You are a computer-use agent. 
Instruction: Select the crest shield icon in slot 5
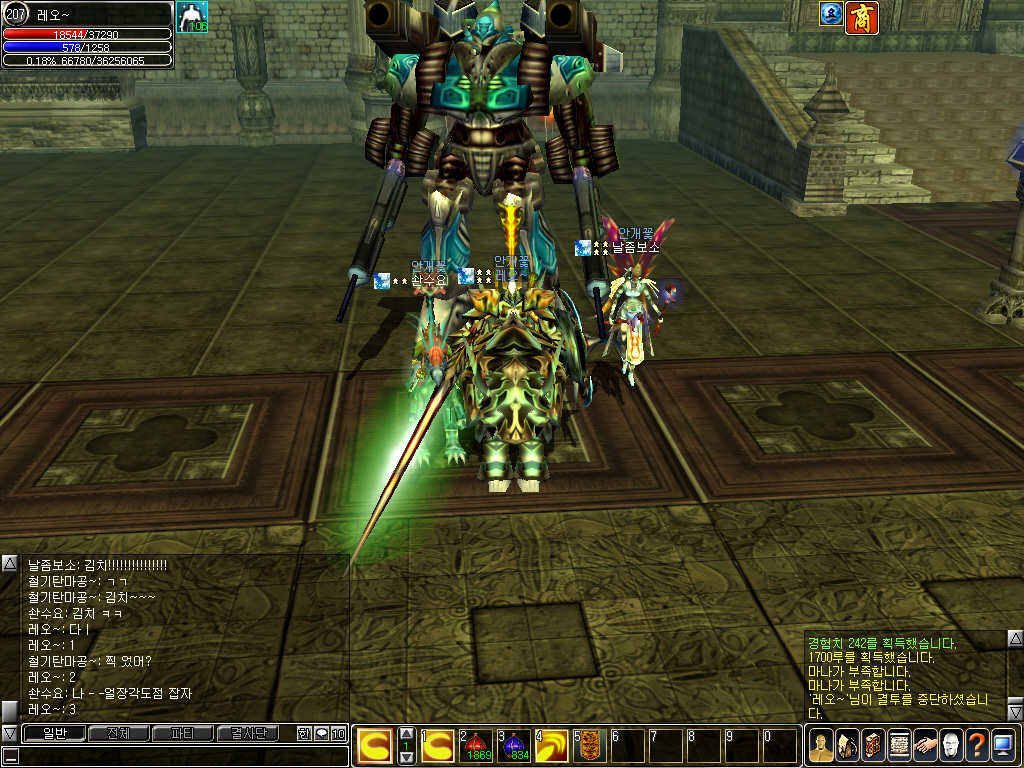point(590,745)
